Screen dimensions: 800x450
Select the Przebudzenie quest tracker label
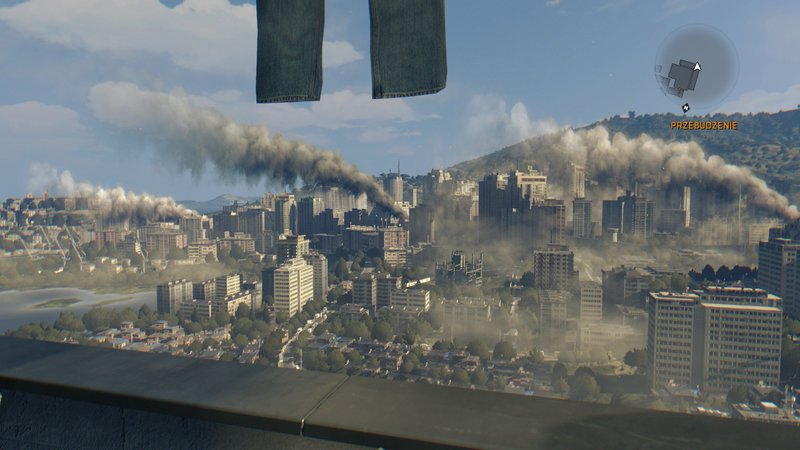coord(703,125)
